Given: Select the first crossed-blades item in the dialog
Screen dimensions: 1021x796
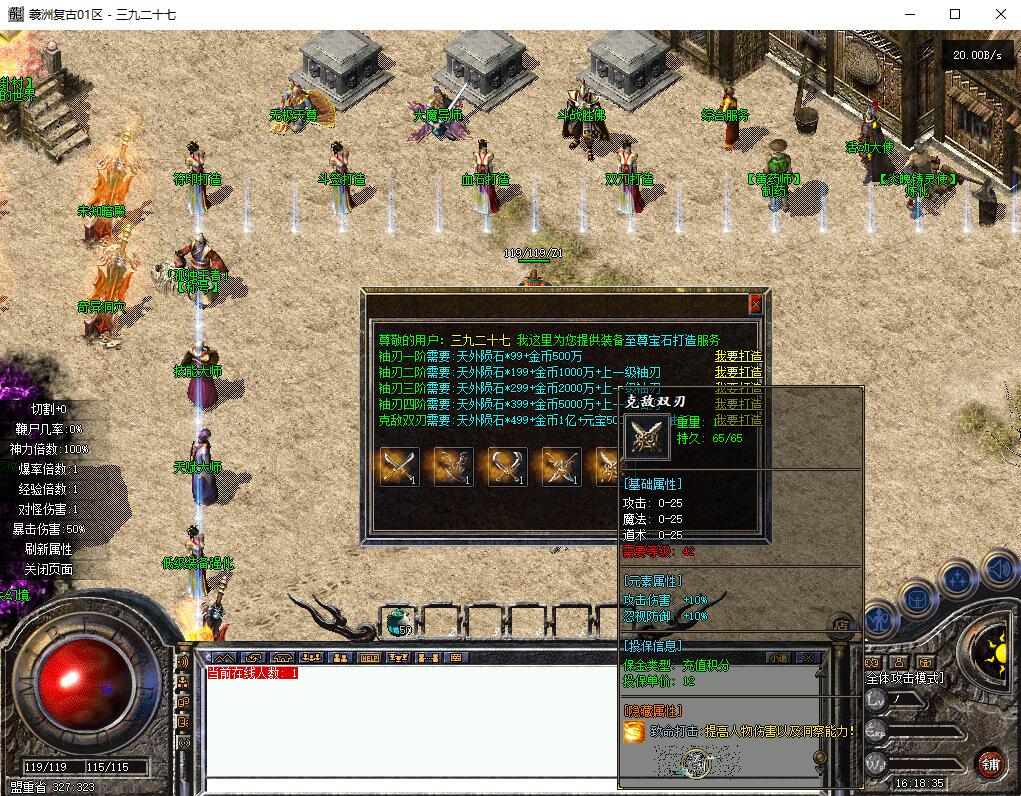Looking at the screenshot, I should [399, 467].
